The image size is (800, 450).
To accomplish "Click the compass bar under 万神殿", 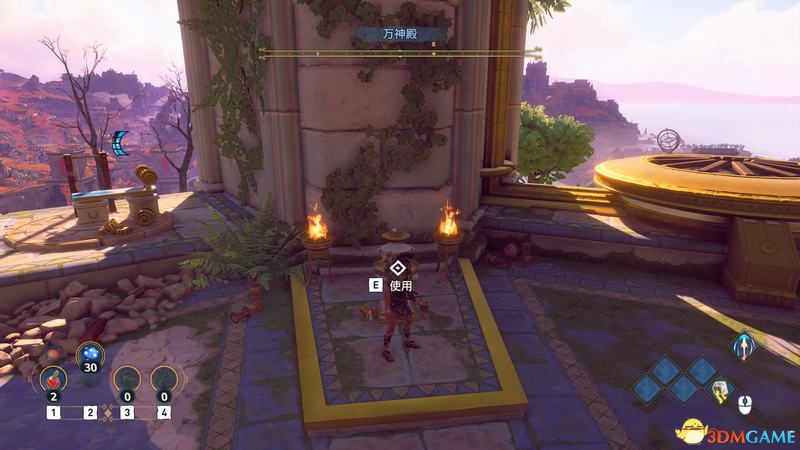I will tap(400, 51).
